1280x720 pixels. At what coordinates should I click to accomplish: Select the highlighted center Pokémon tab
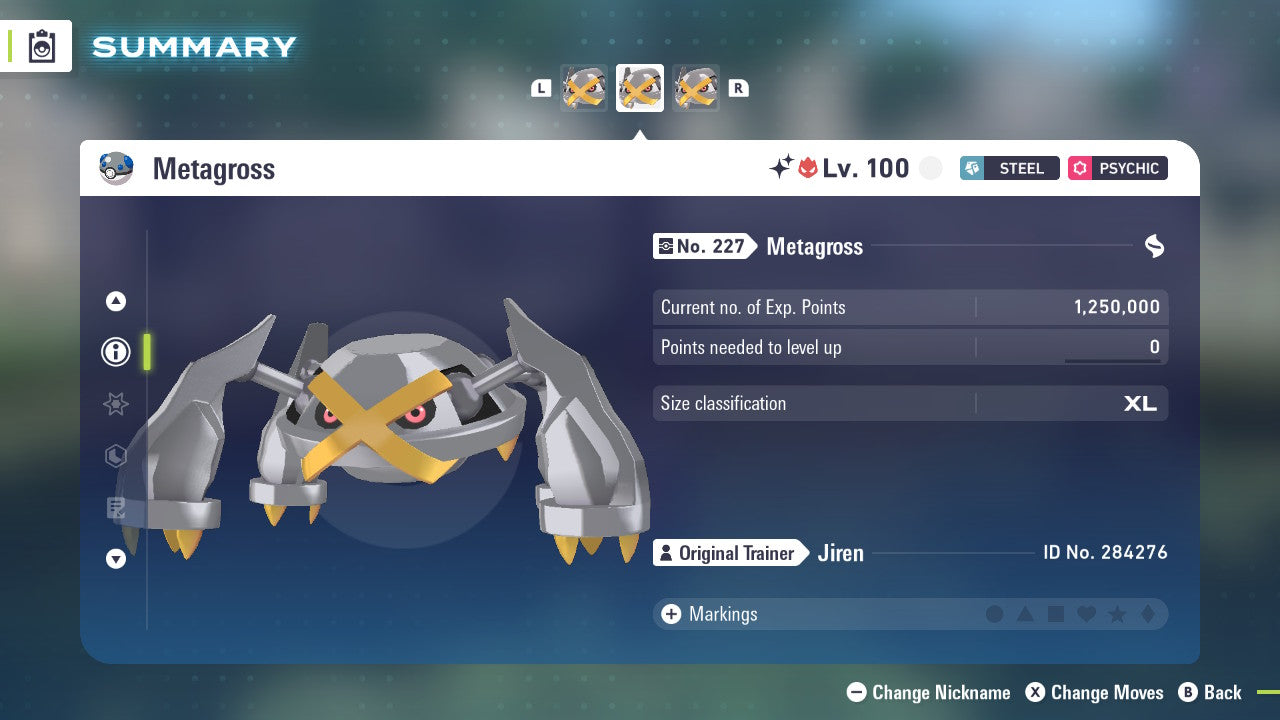pos(639,87)
